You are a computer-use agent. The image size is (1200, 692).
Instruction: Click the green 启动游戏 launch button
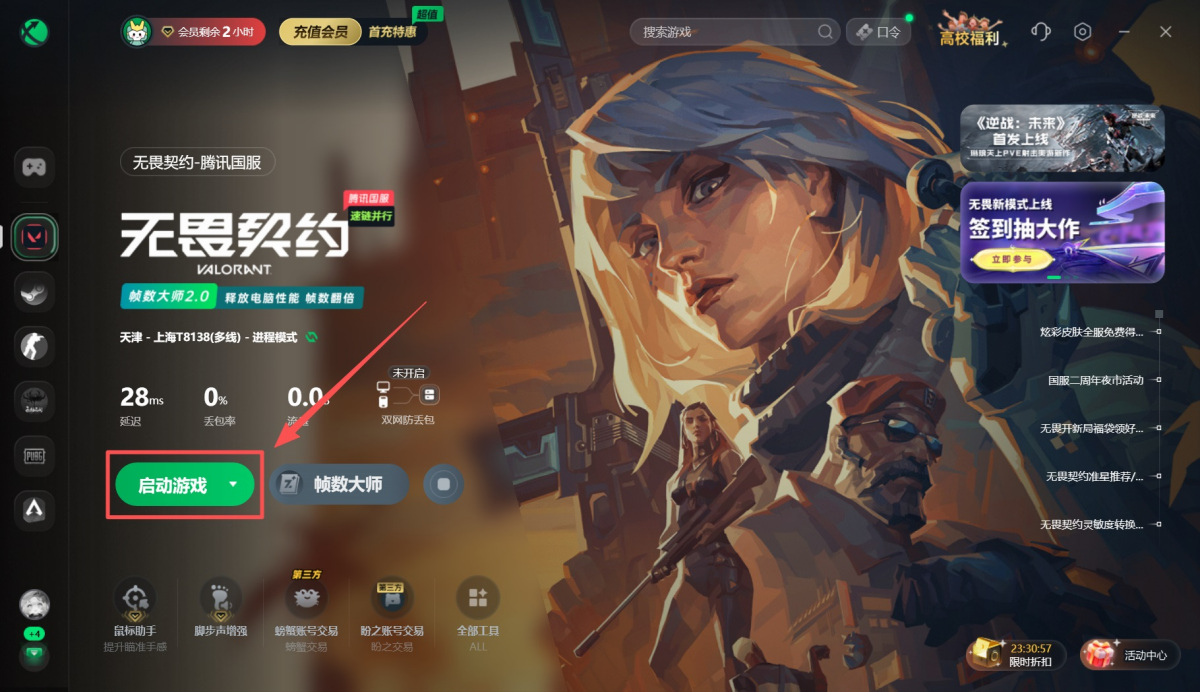172,485
